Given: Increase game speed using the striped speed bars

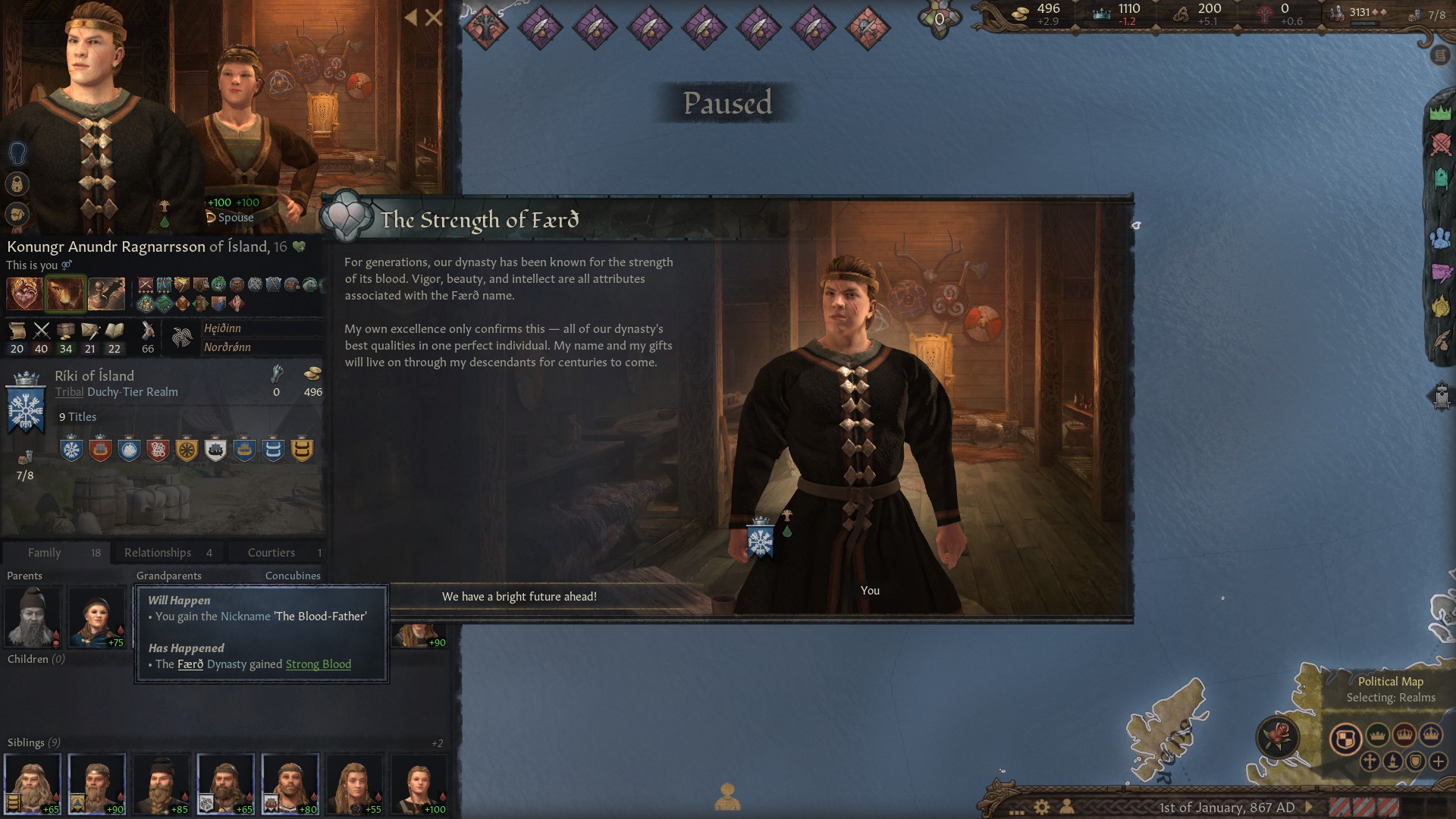Looking at the screenshot, I should 1365,807.
